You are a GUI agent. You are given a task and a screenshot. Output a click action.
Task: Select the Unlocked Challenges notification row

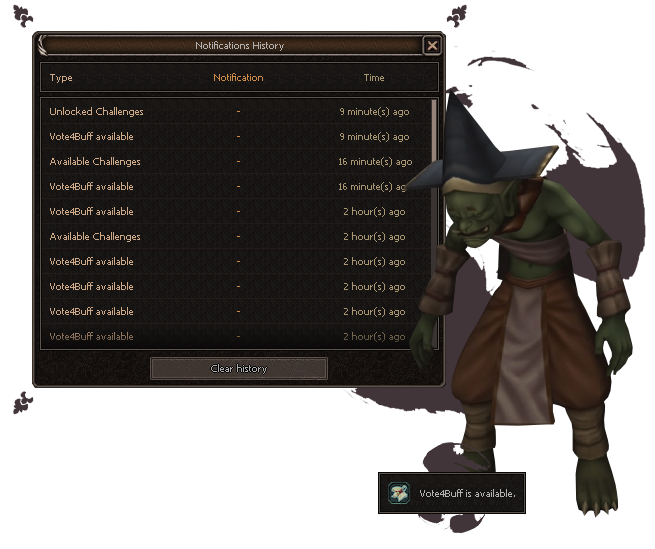pos(97,112)
